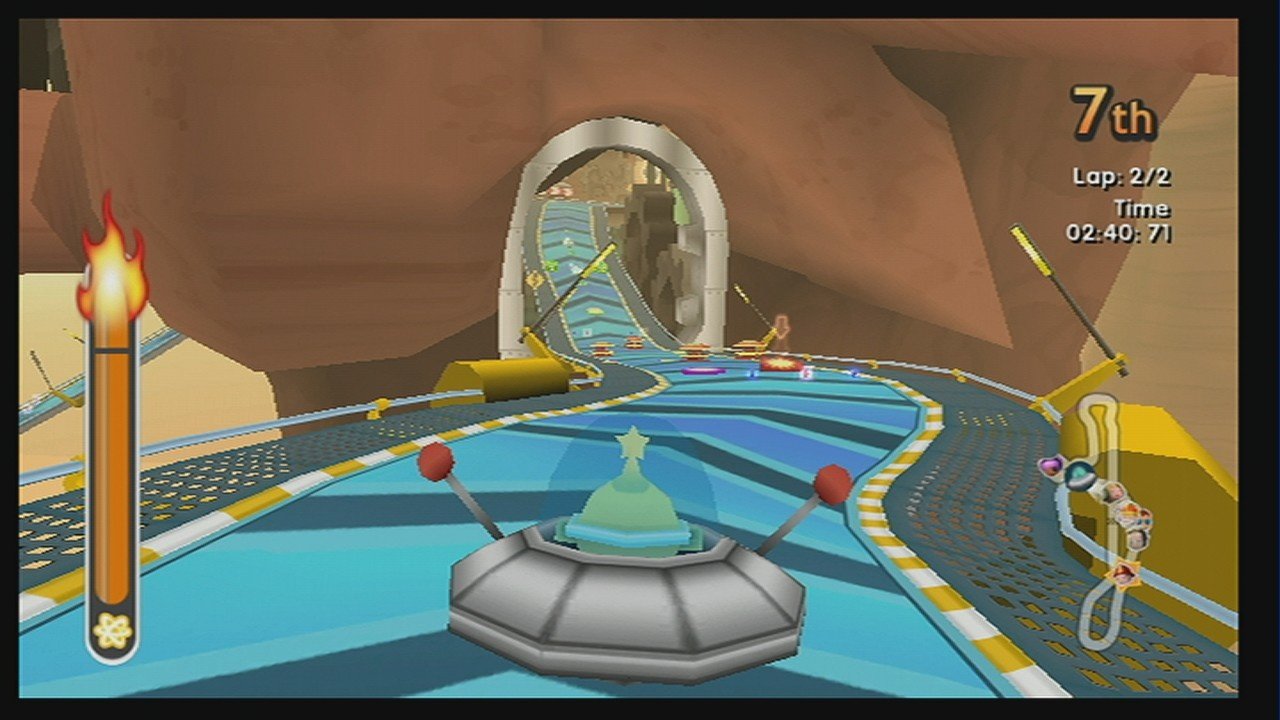Select the purple racer marker on the minimap
The height and width of the screenshot is (720, 1280).
1051,464
